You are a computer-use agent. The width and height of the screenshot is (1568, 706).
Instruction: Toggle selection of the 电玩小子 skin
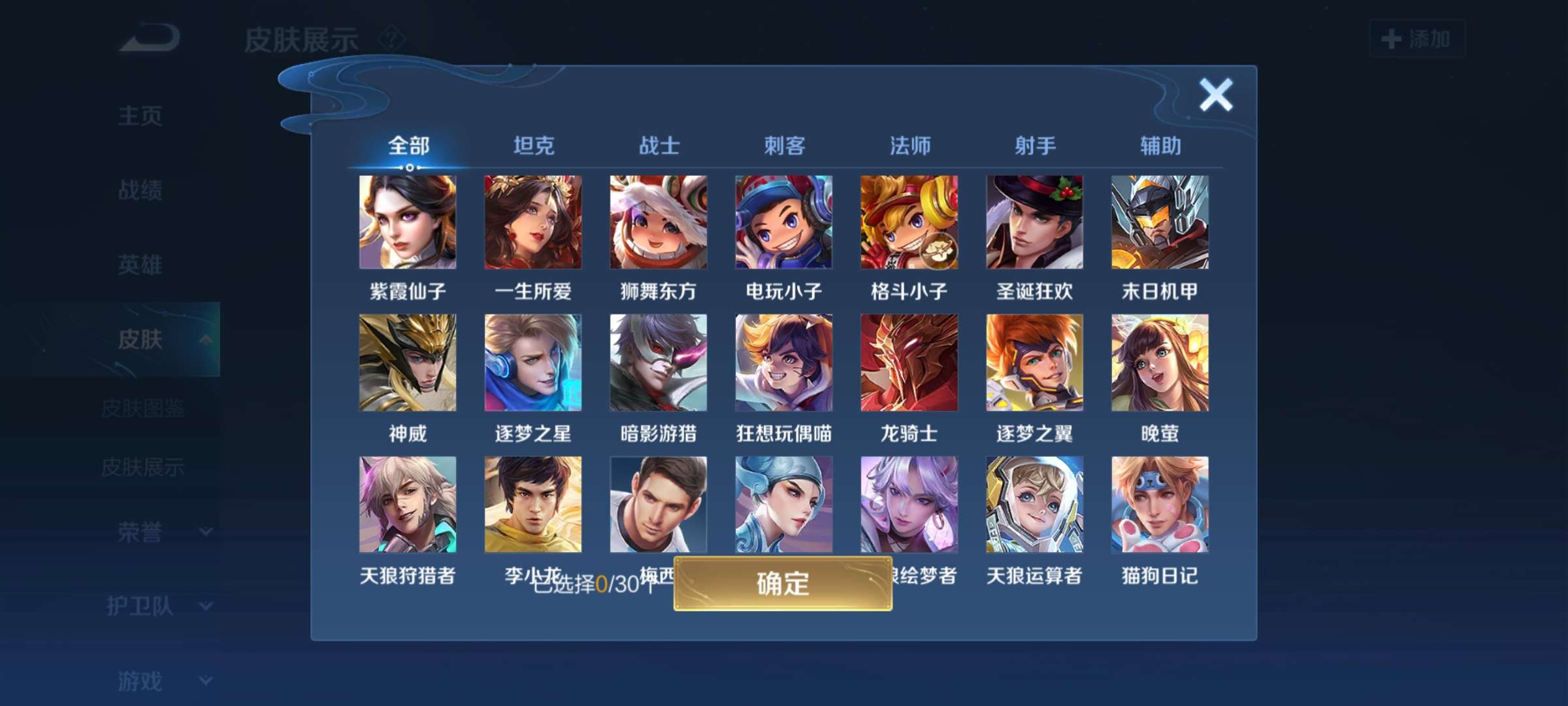point(783,221)
